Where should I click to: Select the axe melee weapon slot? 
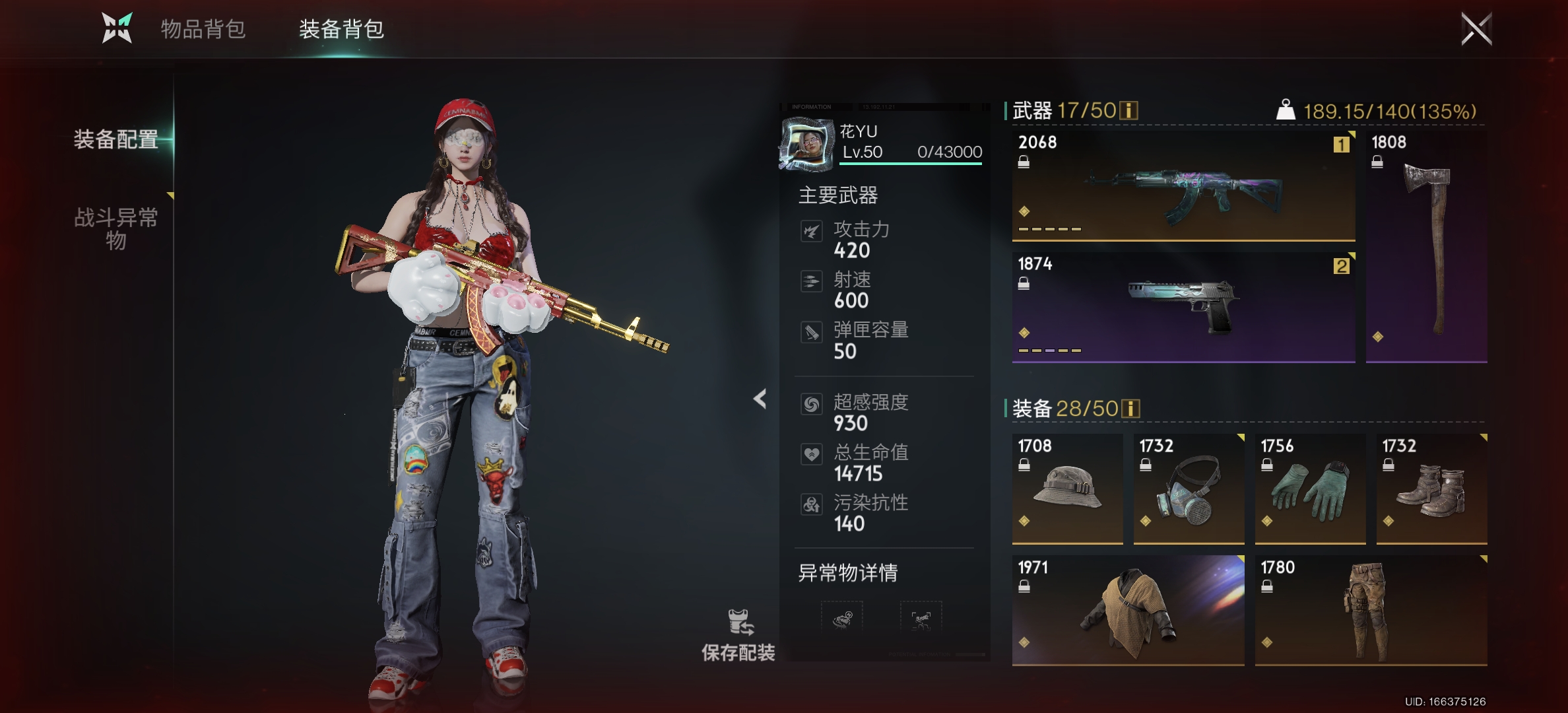coord(1426,246)
